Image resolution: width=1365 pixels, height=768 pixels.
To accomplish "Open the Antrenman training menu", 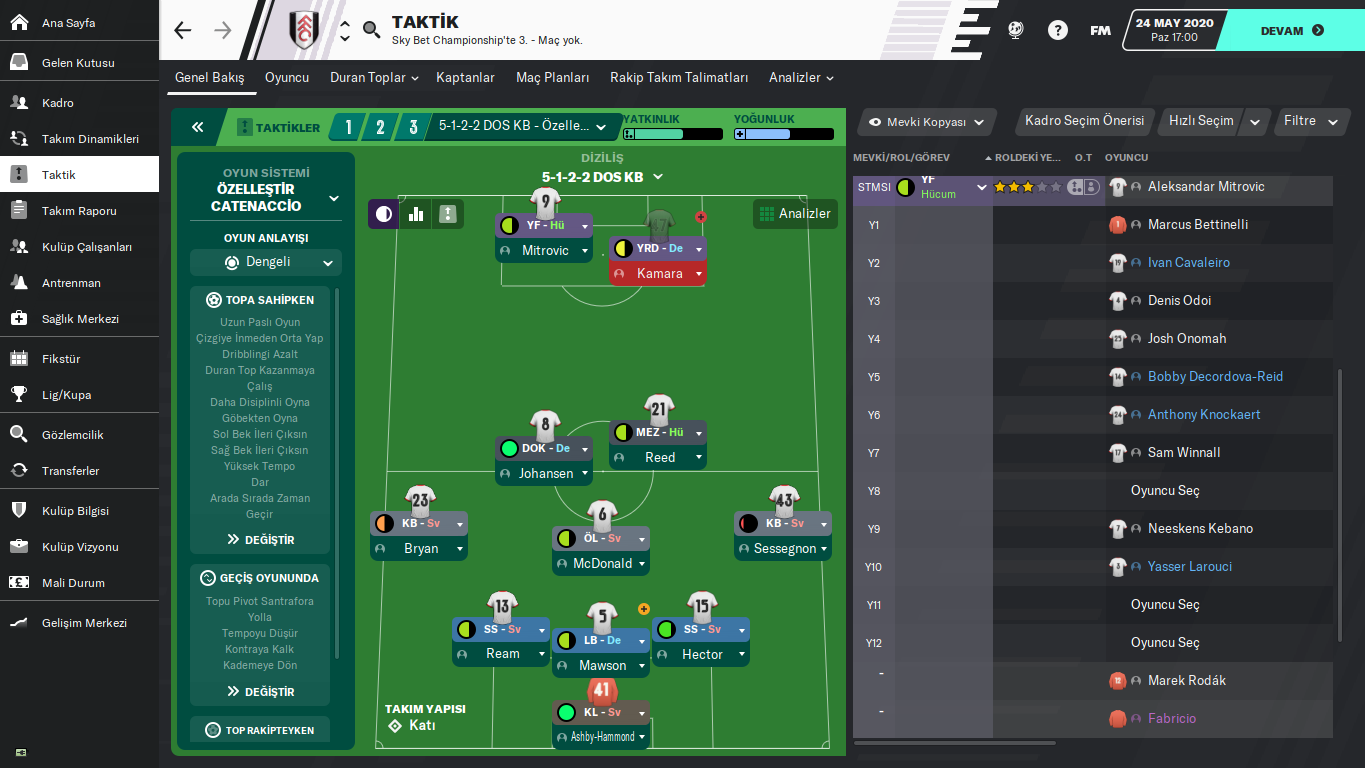I will pos(71,283).
